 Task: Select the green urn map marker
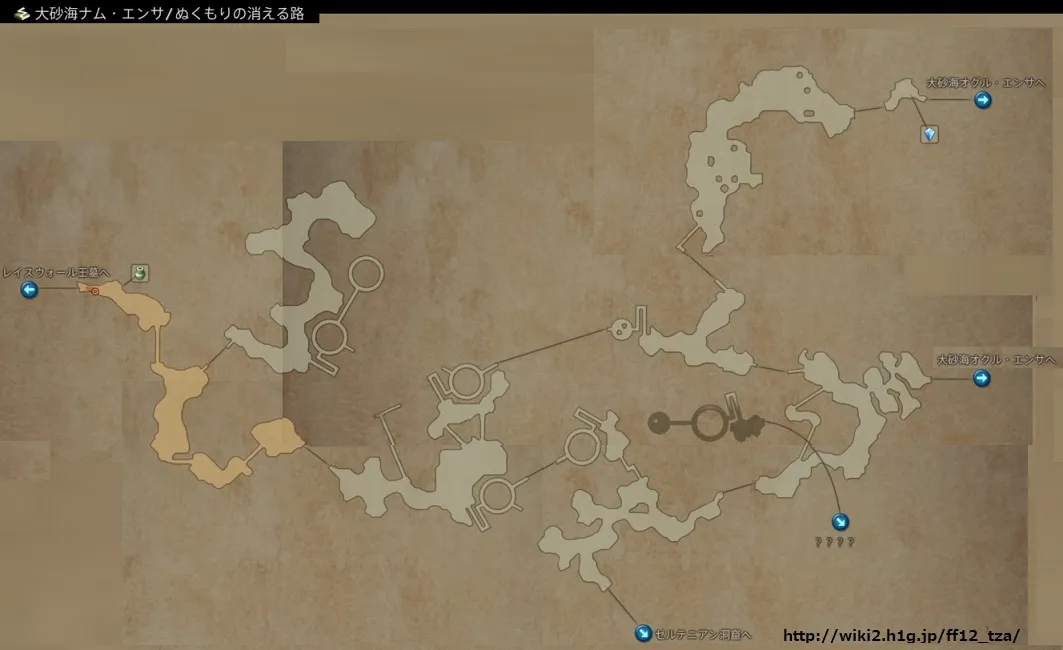(x=141, y=272)
